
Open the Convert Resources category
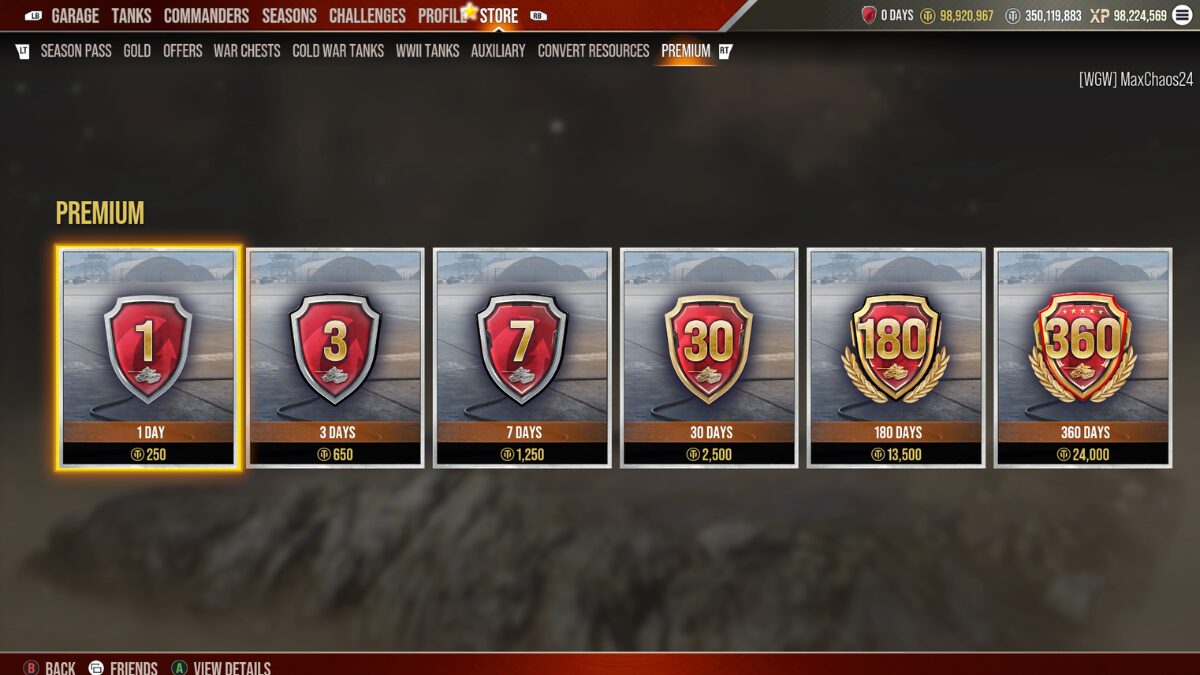coord(593,51)
